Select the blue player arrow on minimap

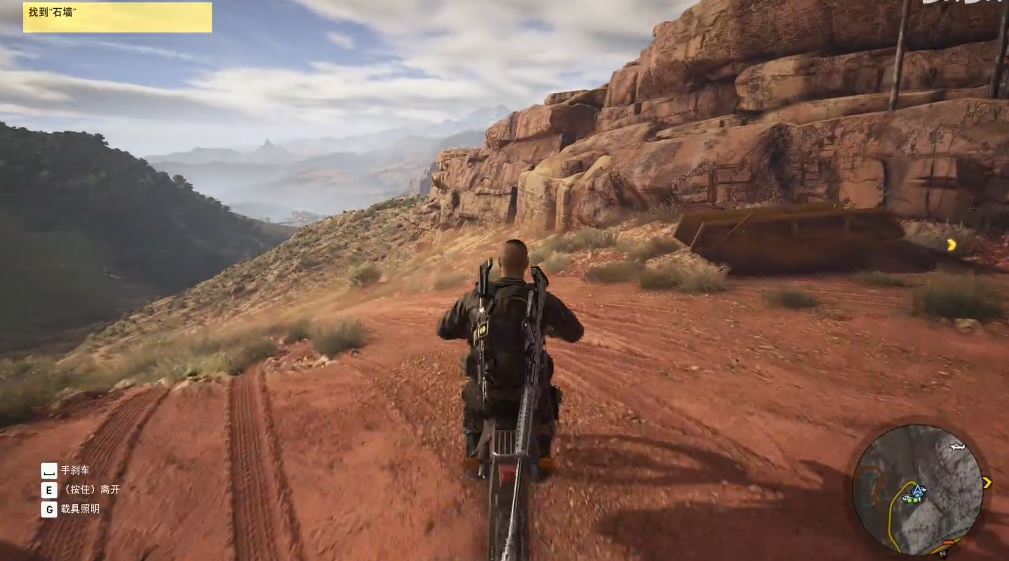coord(918,491)
